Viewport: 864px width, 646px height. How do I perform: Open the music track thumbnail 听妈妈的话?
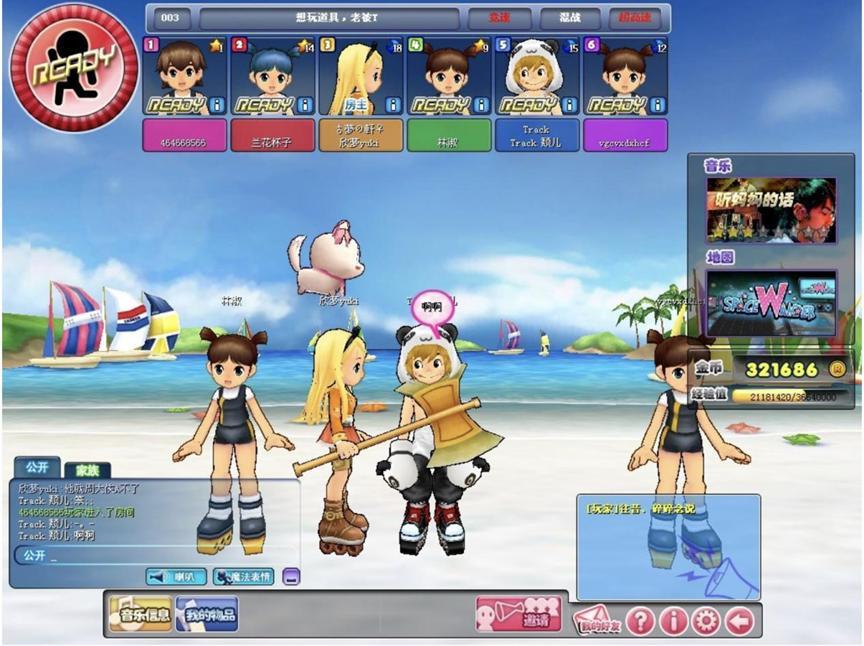pos(771,210)
